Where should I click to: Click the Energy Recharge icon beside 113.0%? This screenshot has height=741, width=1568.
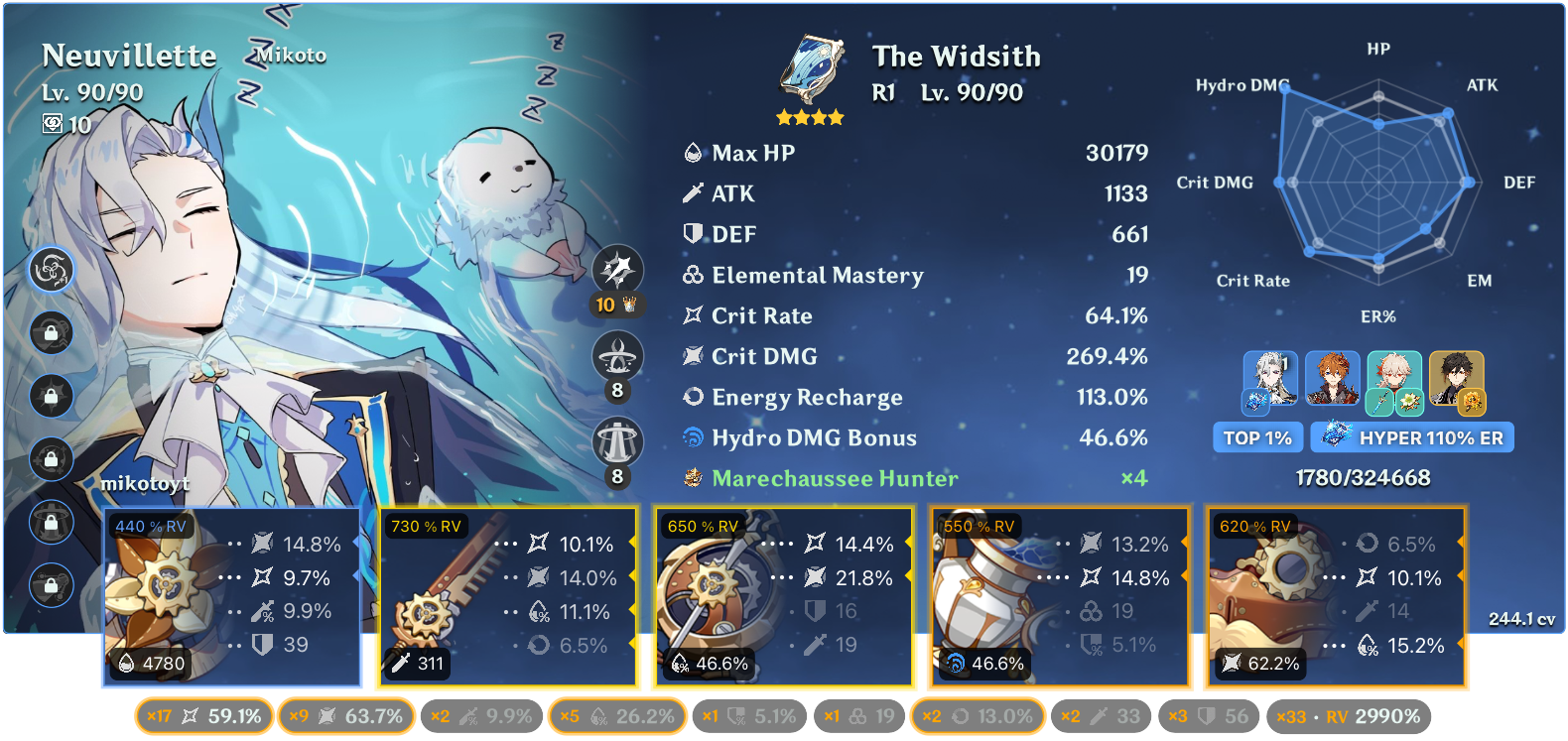click(693, 397)
